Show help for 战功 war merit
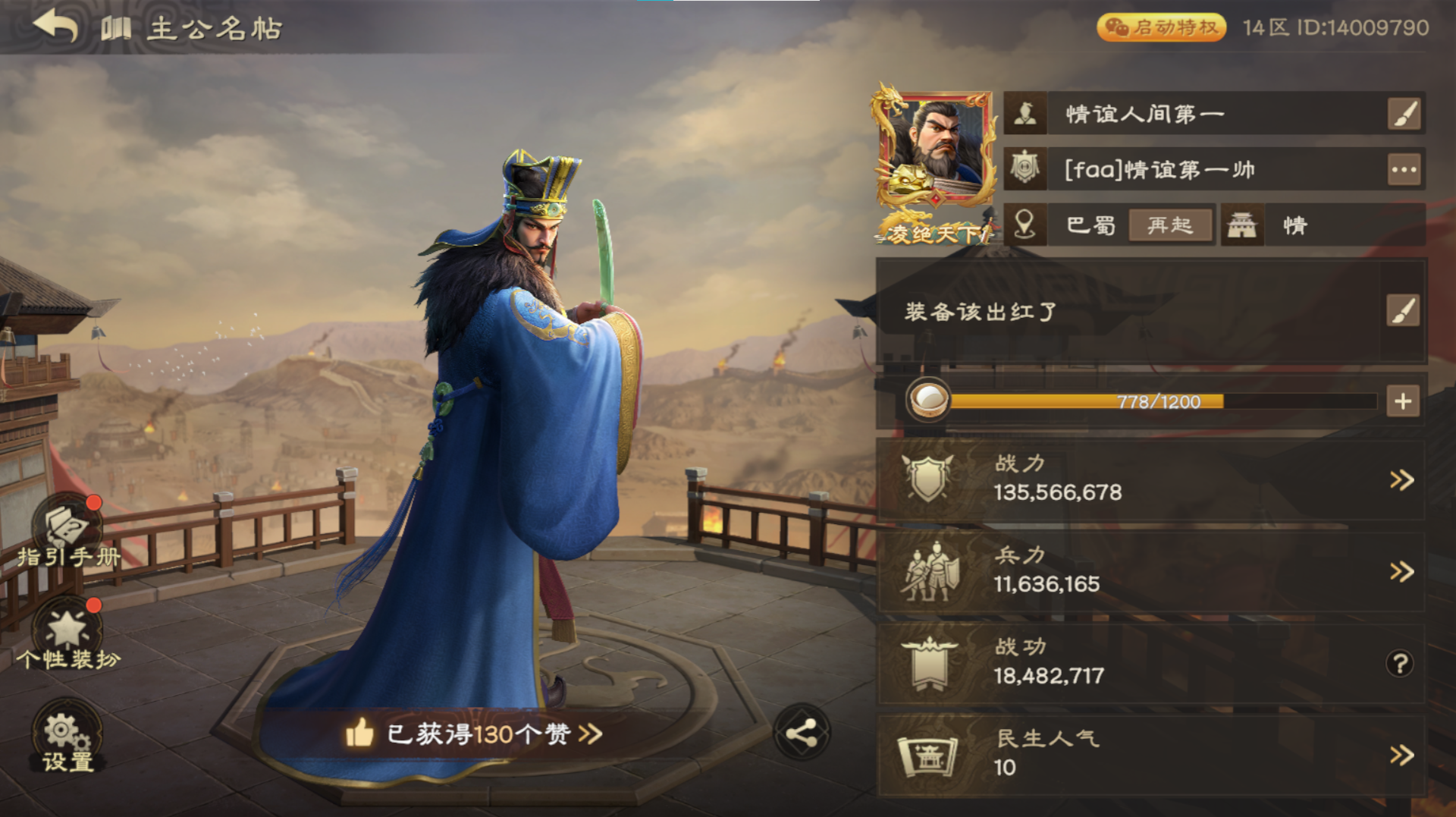The width and height of the screenshot is (1456, 817). coord(1400,665)
